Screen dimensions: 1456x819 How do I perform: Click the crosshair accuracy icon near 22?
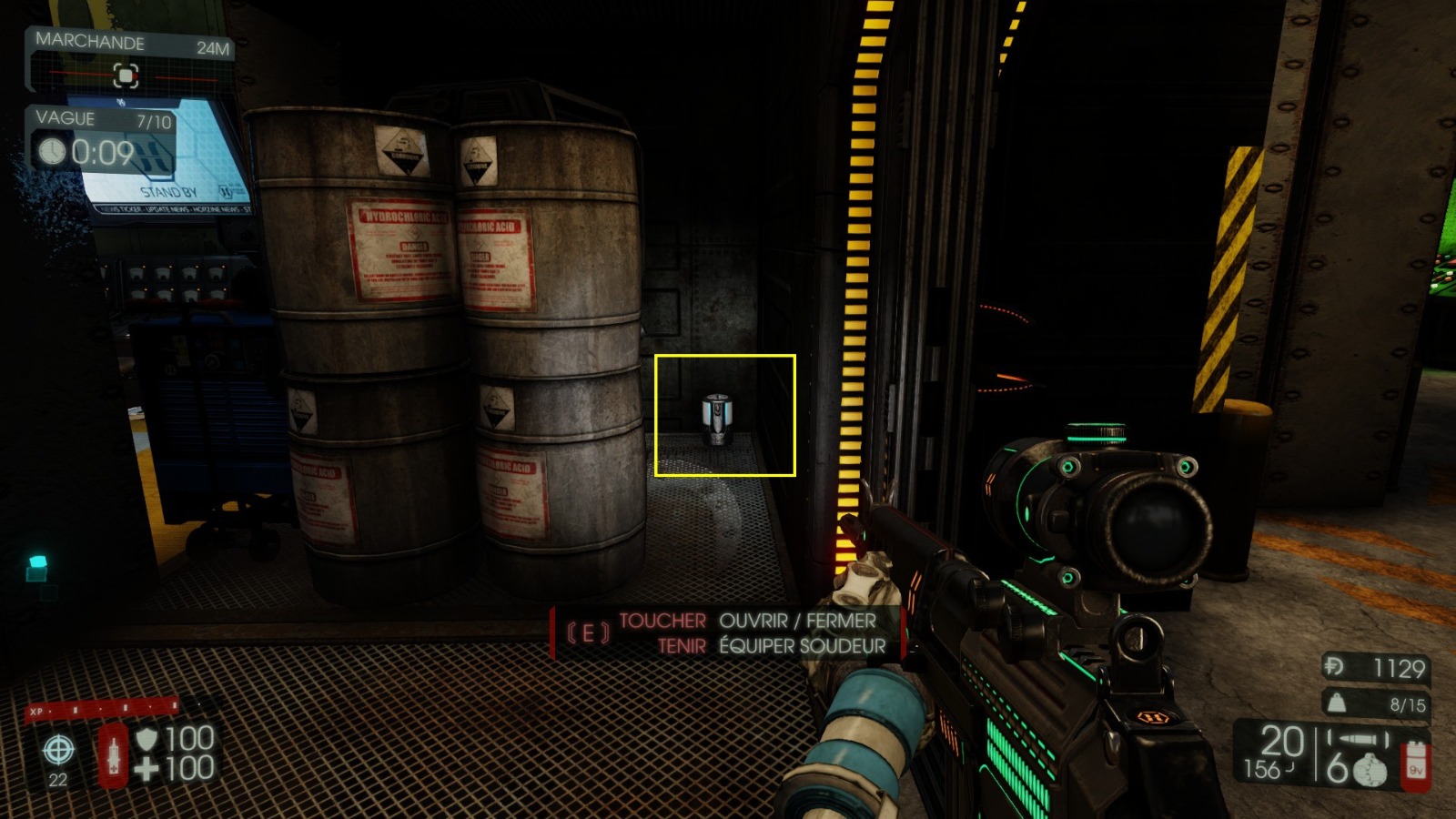click(58, 752)
